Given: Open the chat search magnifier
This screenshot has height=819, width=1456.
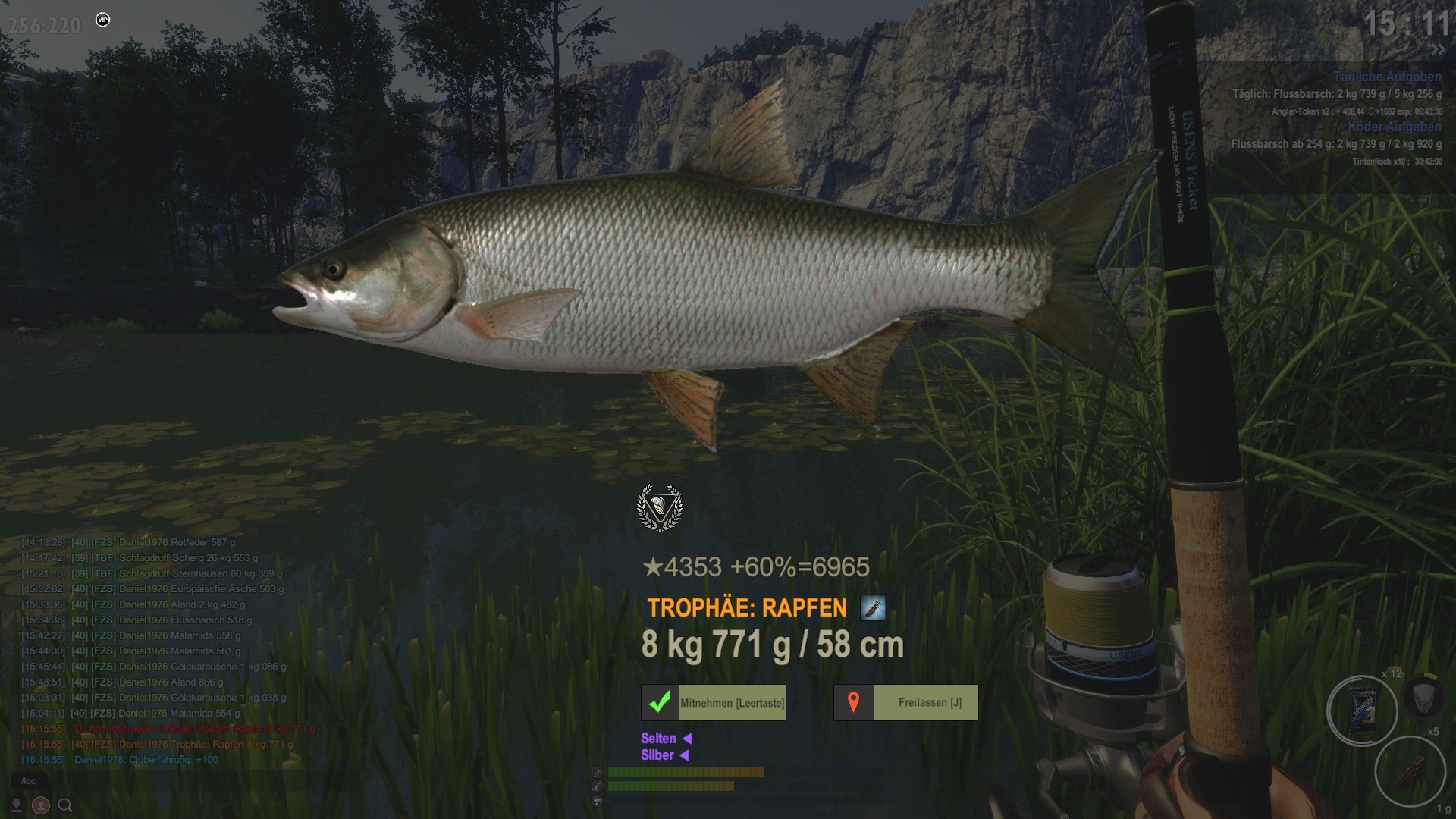Looking at the screenshot, I should [x=65, y=805].
